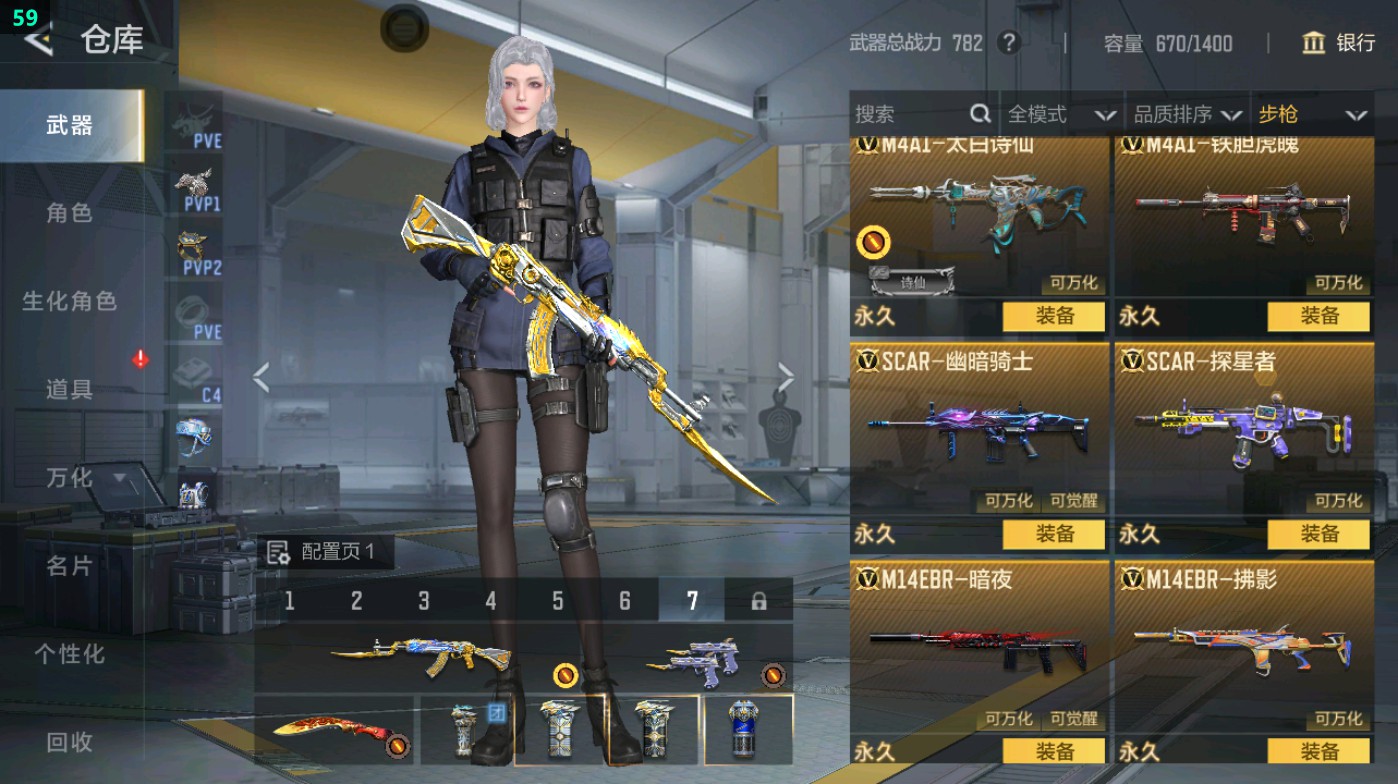Click the weapon search field
The height and width of the screenshot is (784, 1398).
910,115
